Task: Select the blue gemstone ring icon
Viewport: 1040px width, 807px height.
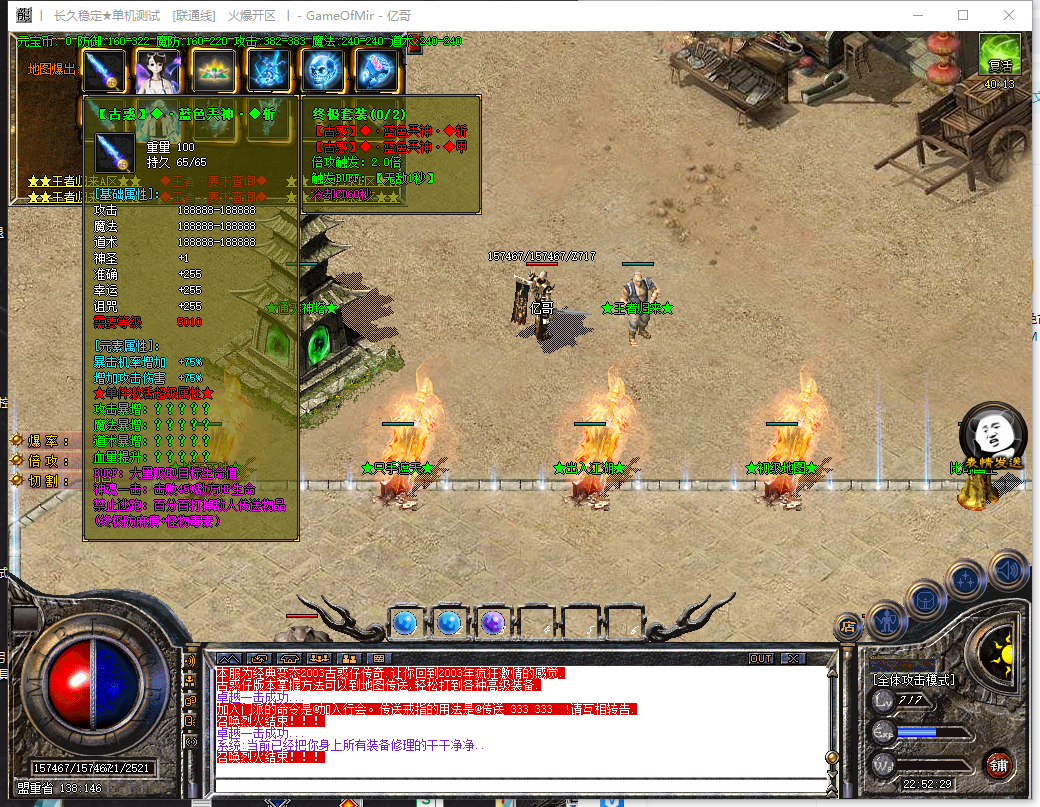Action: coord(376,70)
